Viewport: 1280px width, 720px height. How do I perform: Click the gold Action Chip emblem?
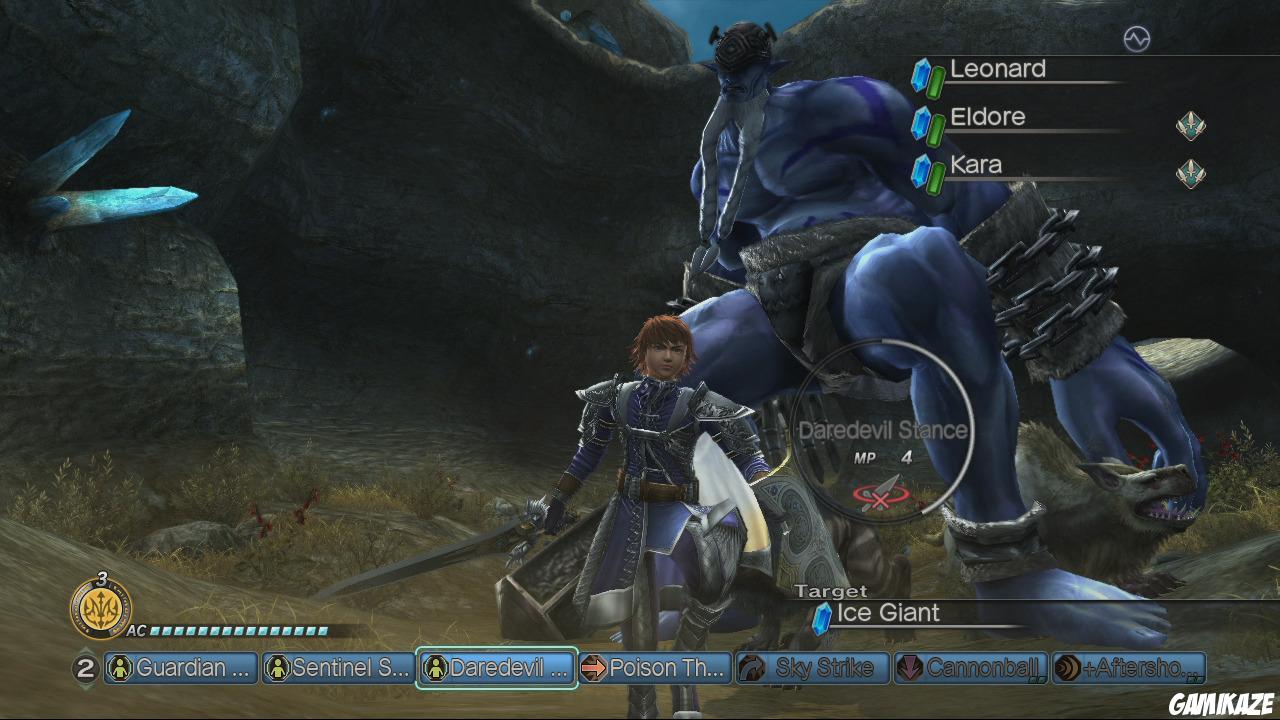click(100, 608)
